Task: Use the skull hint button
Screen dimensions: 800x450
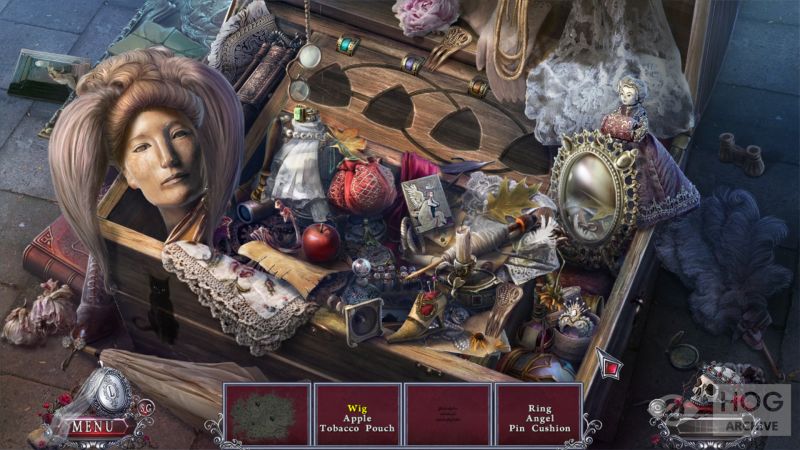Action: (x=706, y=388)
